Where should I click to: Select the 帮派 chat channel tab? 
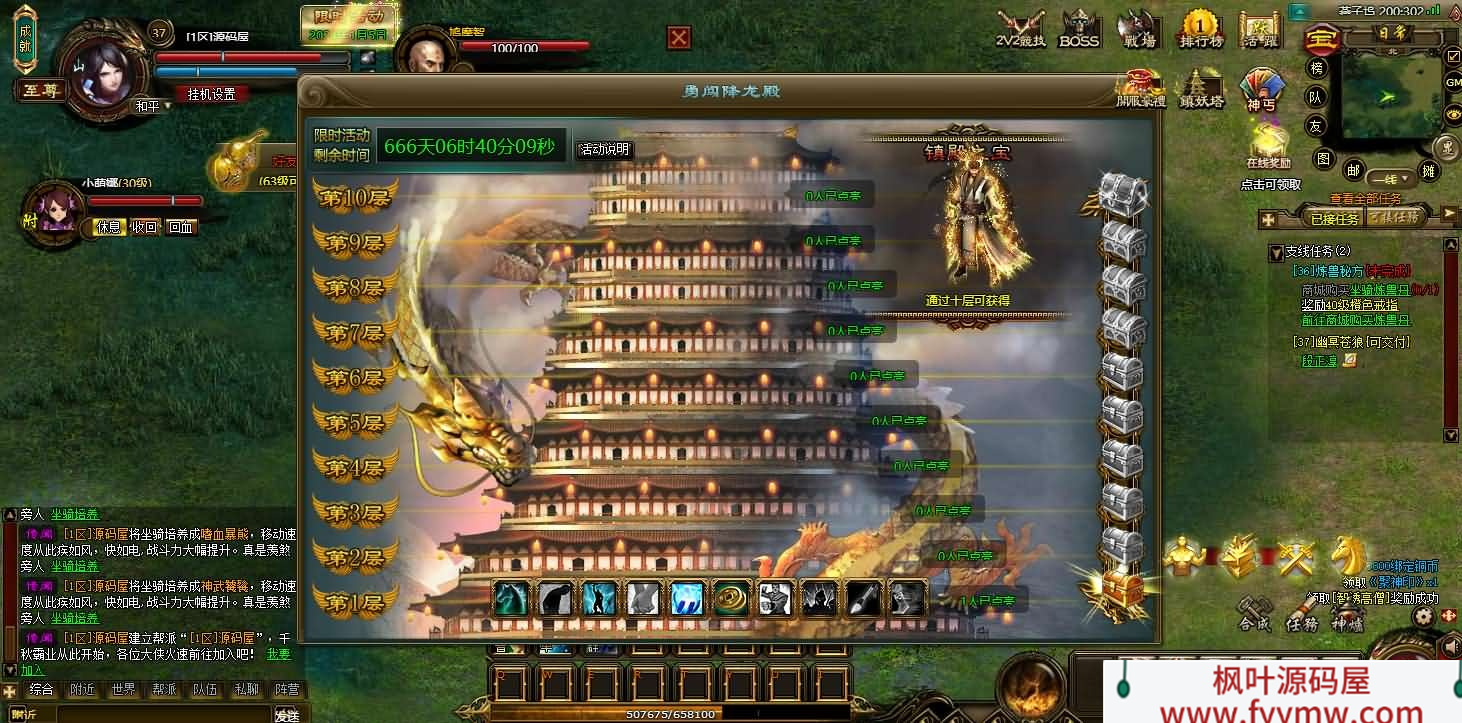(164, 690)
